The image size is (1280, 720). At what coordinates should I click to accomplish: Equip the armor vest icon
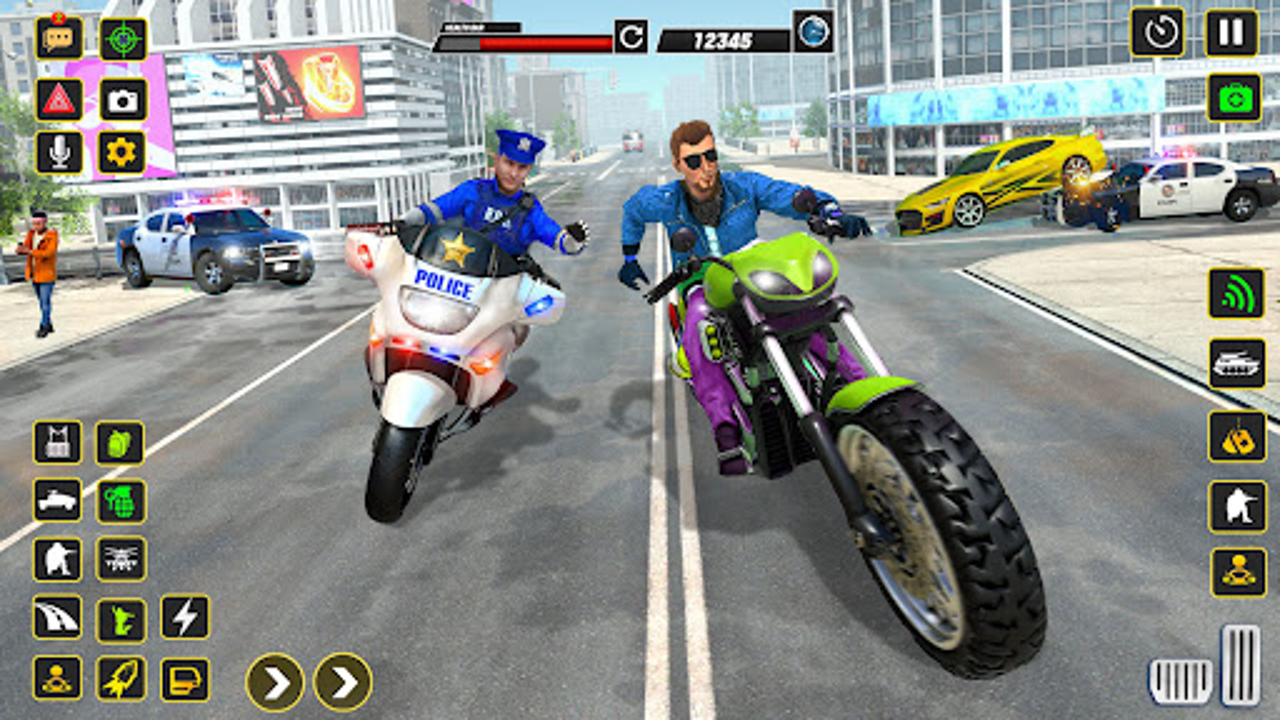coord(58,440)
